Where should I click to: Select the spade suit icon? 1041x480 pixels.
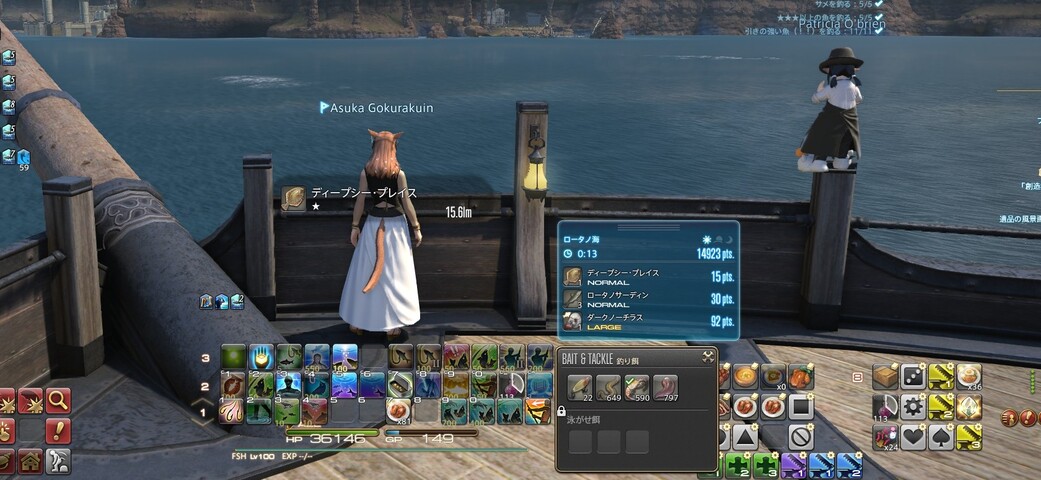pos(941,437)
